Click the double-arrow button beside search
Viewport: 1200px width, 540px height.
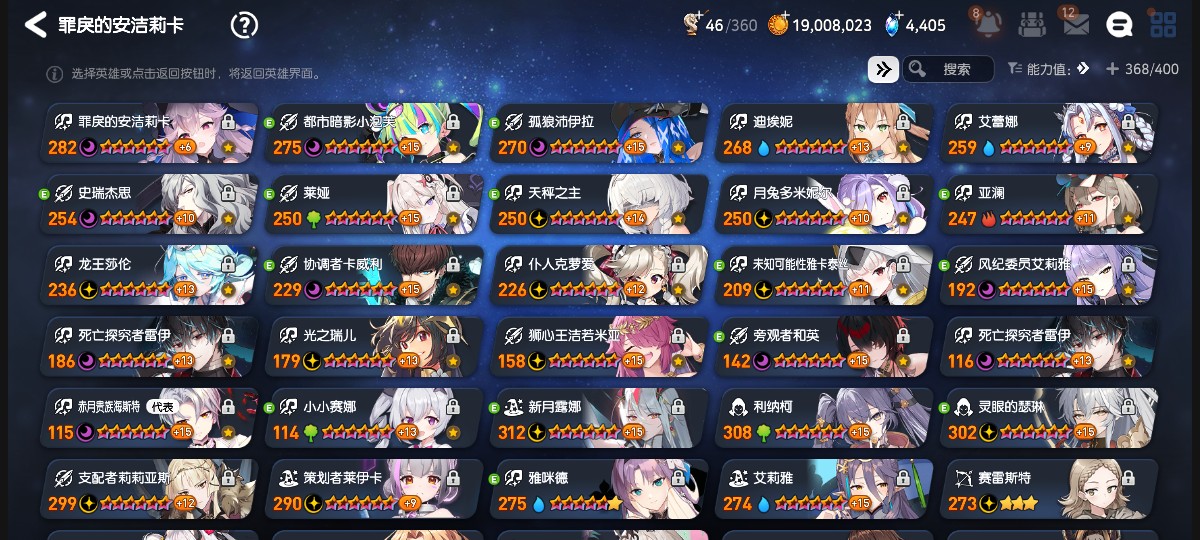[883, 69]
